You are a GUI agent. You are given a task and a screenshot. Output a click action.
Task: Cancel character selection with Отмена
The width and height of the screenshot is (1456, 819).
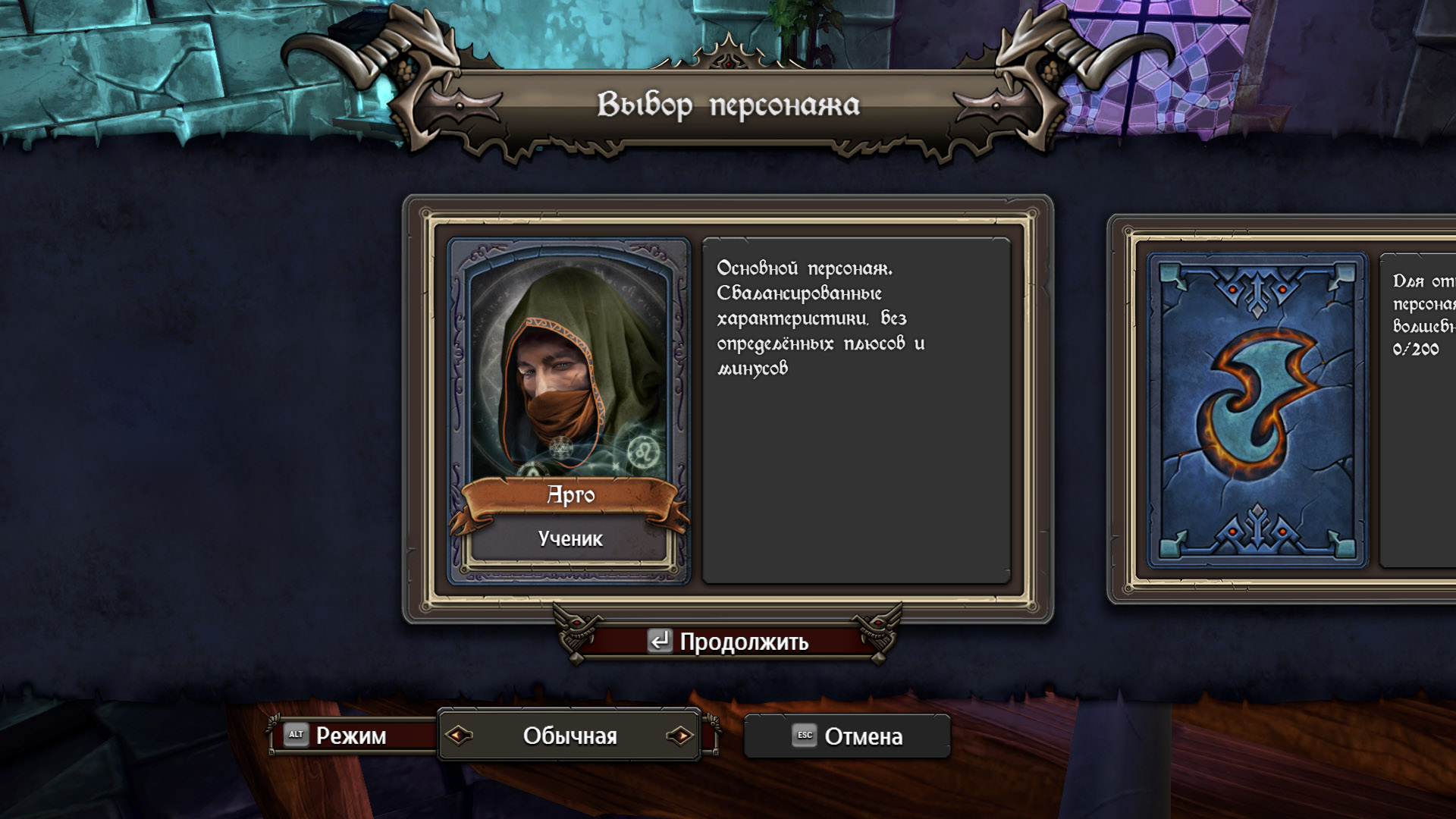[x=847, y=736]
